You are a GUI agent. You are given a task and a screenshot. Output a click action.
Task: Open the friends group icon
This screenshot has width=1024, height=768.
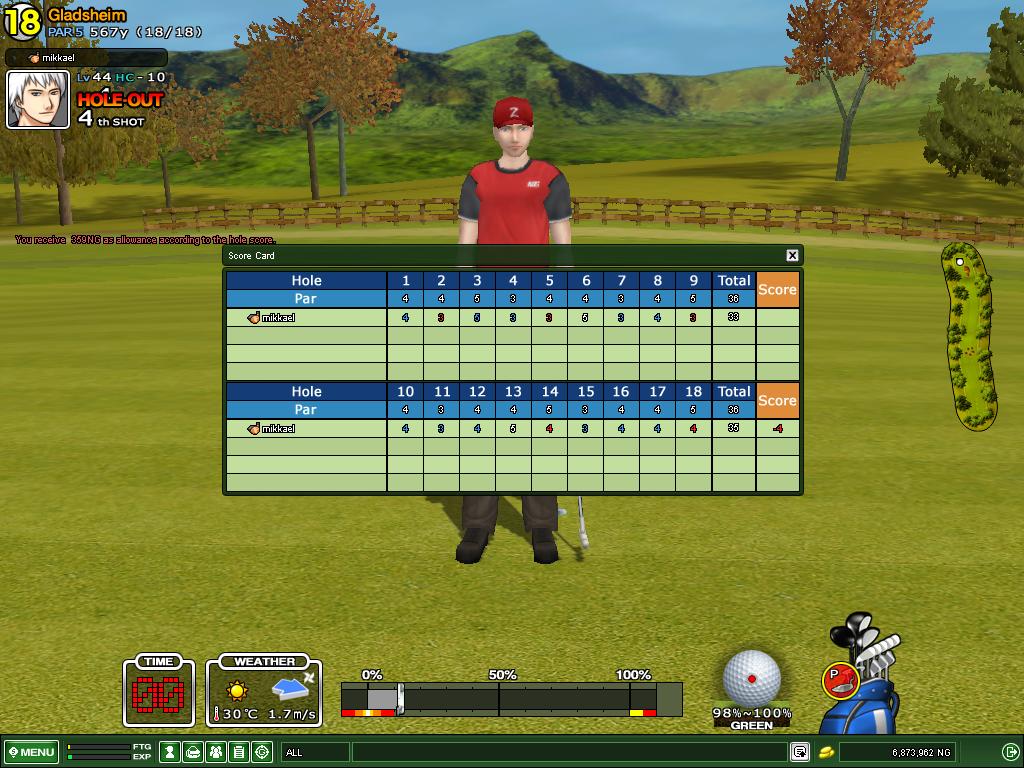[216, 752]
